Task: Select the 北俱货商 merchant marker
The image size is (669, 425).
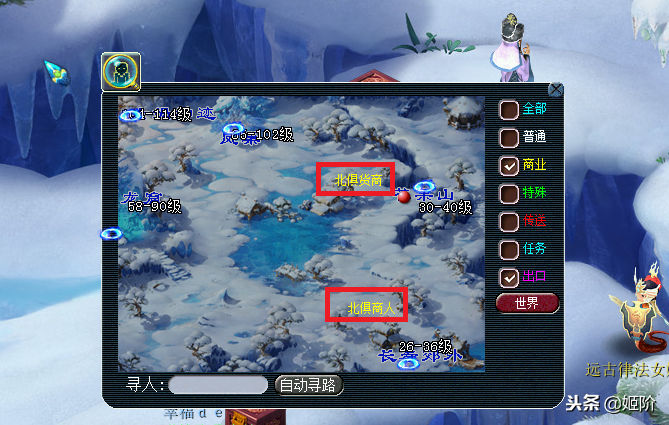Action: [x=358, y=180]
